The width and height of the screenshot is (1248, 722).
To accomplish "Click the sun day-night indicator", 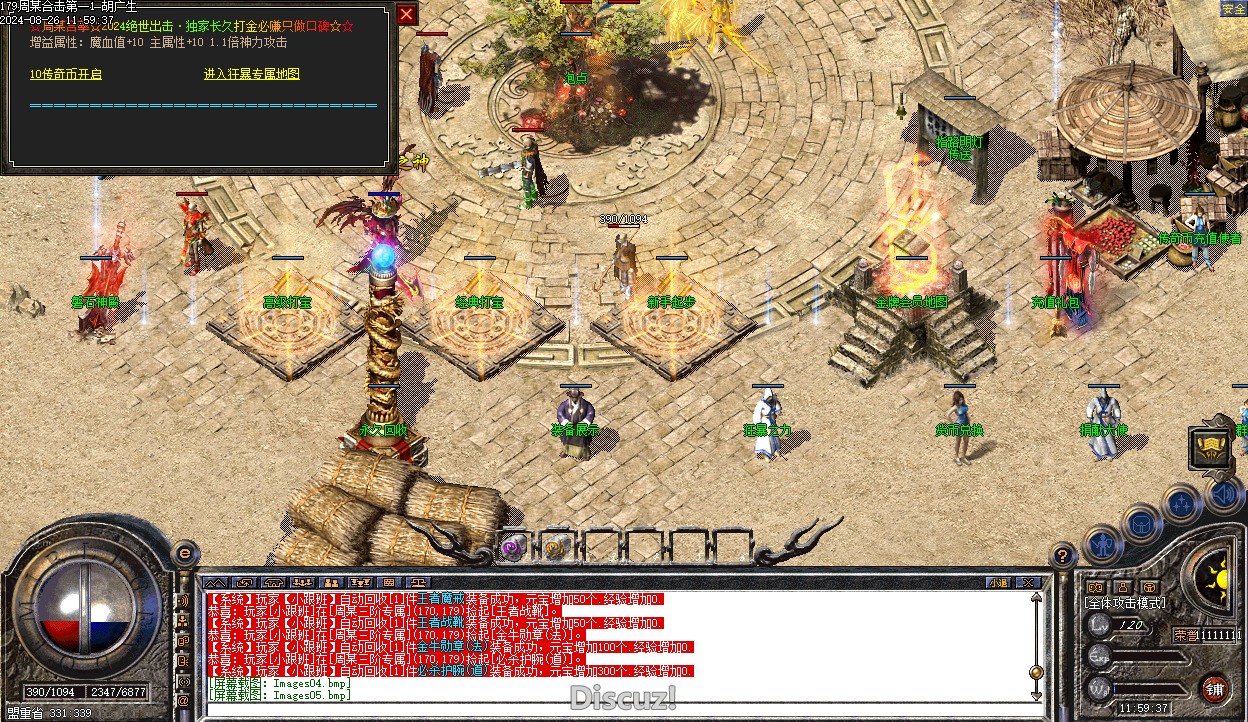I will coord(1219,577).
